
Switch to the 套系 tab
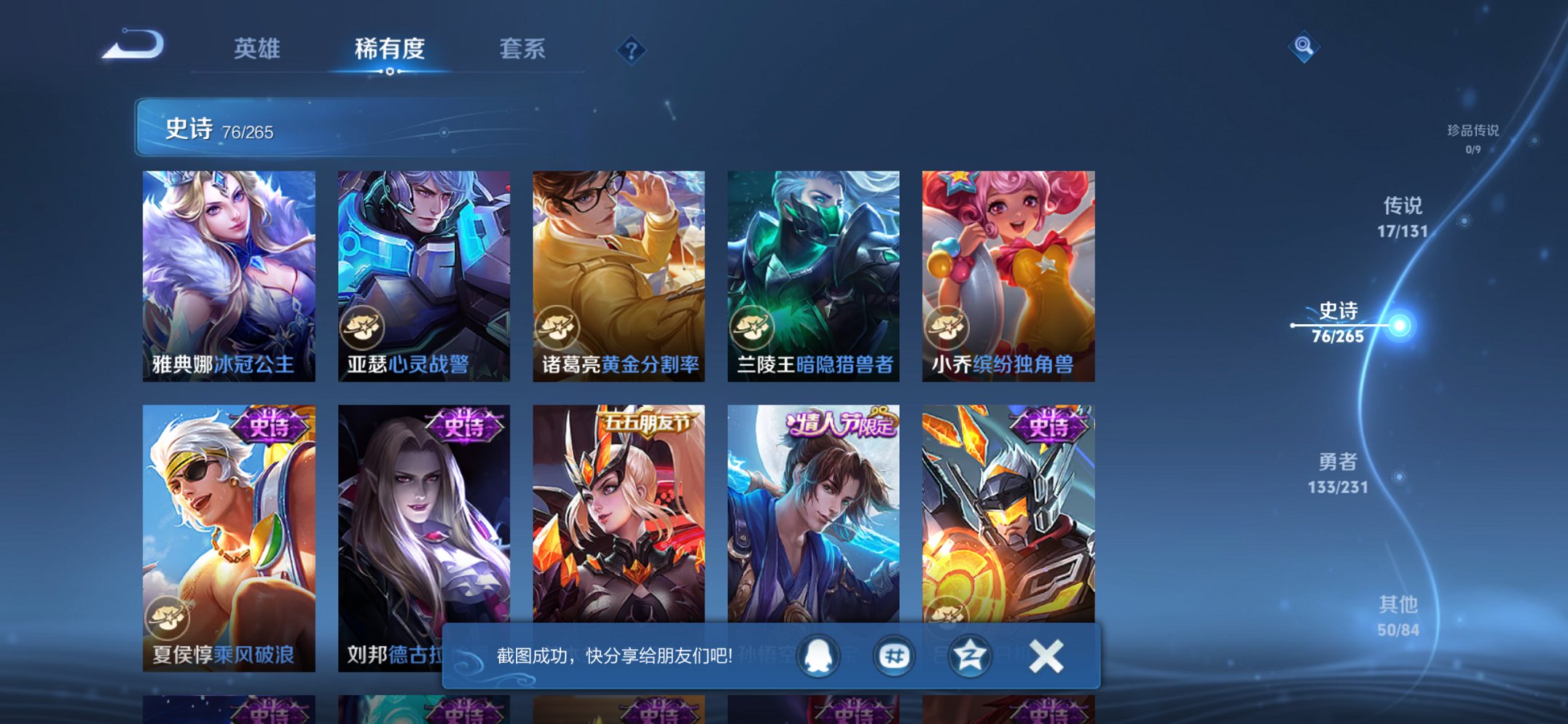point(522,49)
